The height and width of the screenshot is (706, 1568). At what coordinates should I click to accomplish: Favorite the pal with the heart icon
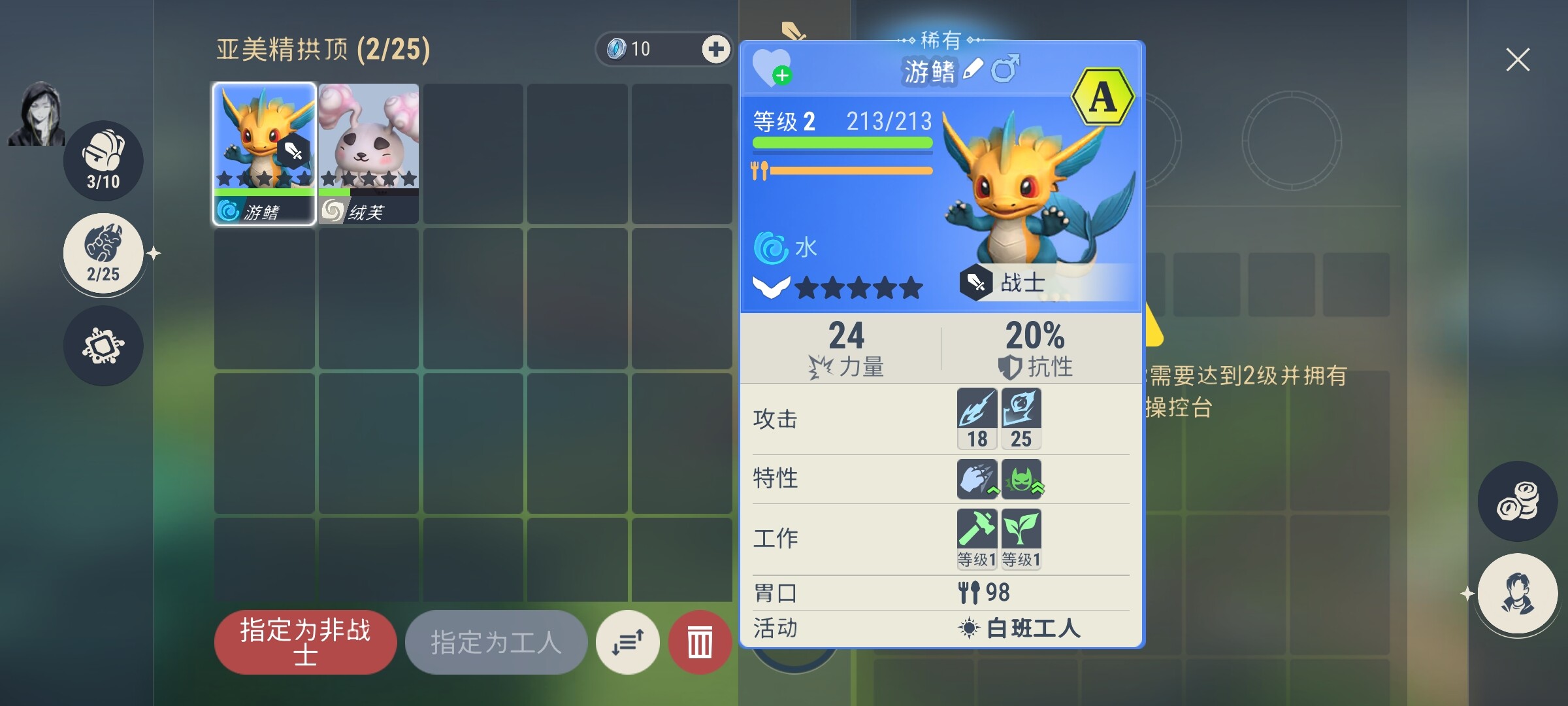[x=772, y=67]
